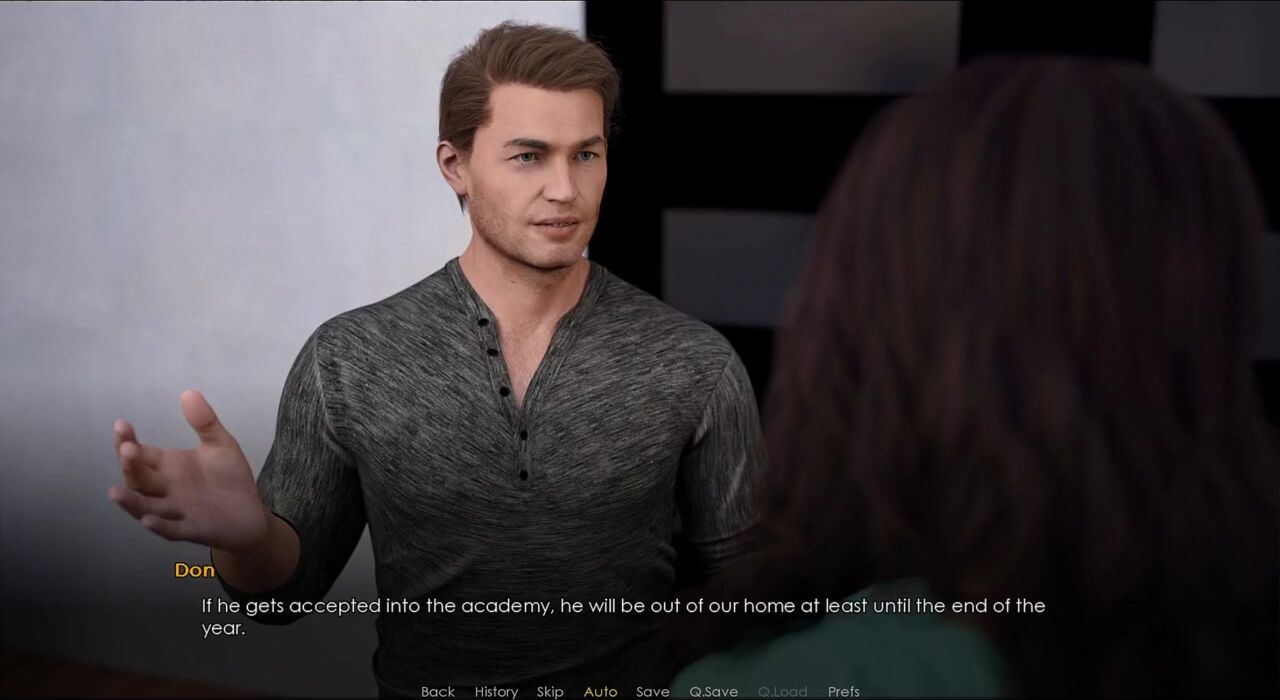Toggle Auto dialogue advance
The width and height of the screenshot is (1280, 700).
pyautogui.click(x=600, y=691)
